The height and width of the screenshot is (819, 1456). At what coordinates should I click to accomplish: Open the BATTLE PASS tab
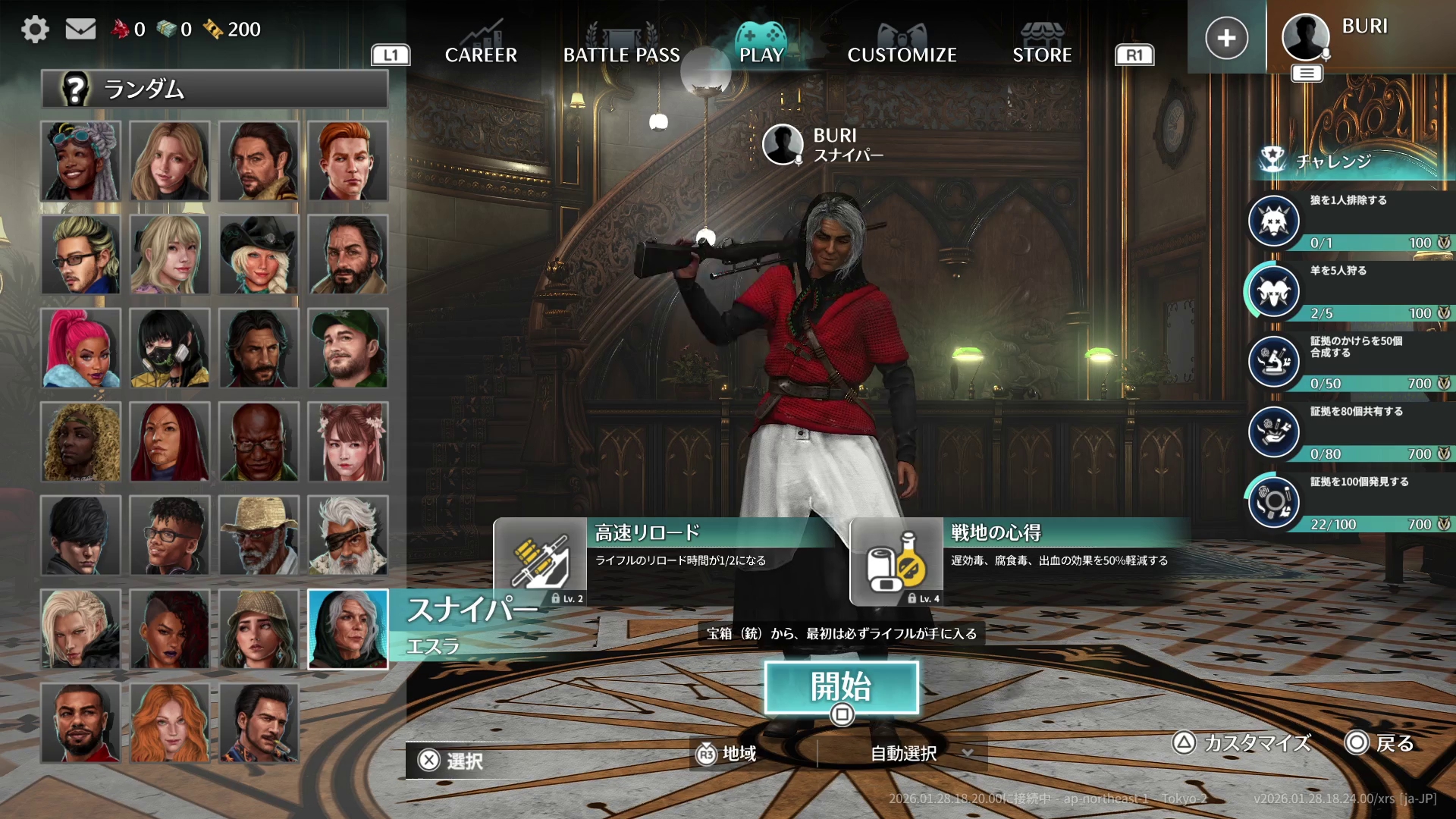[x=621, y=55]
